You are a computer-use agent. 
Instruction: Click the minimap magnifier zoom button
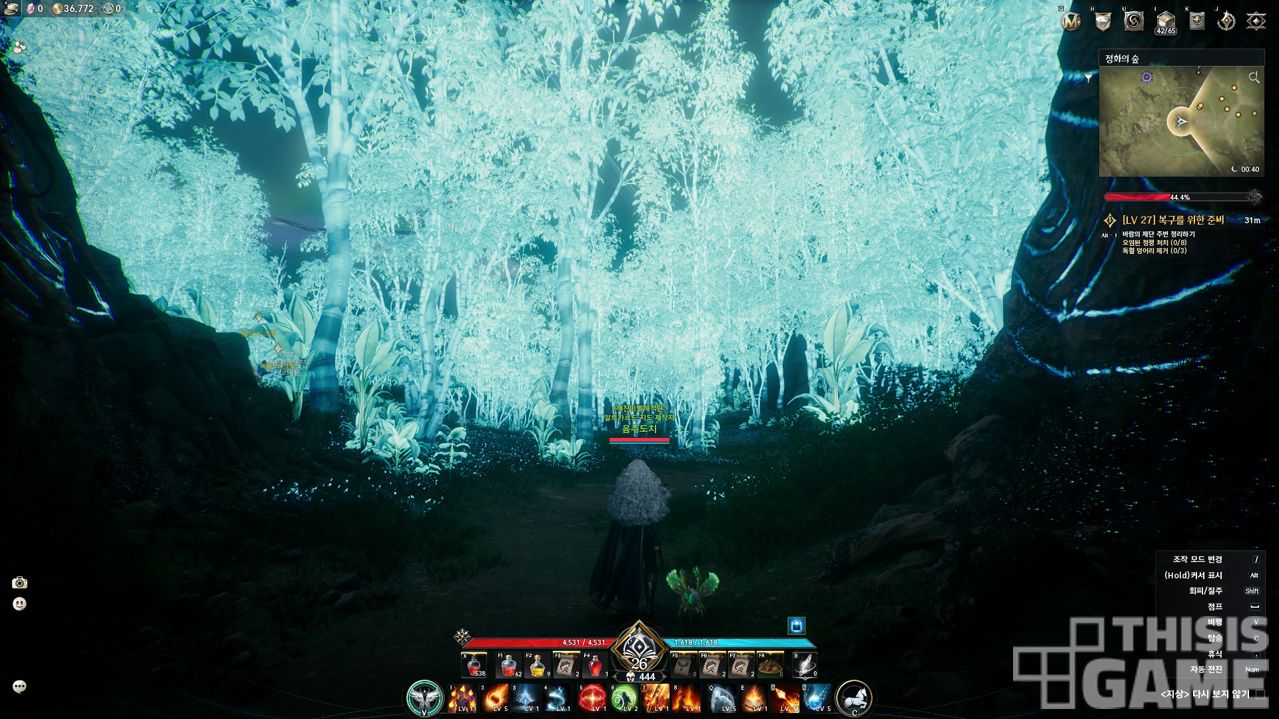point(1254,77)
